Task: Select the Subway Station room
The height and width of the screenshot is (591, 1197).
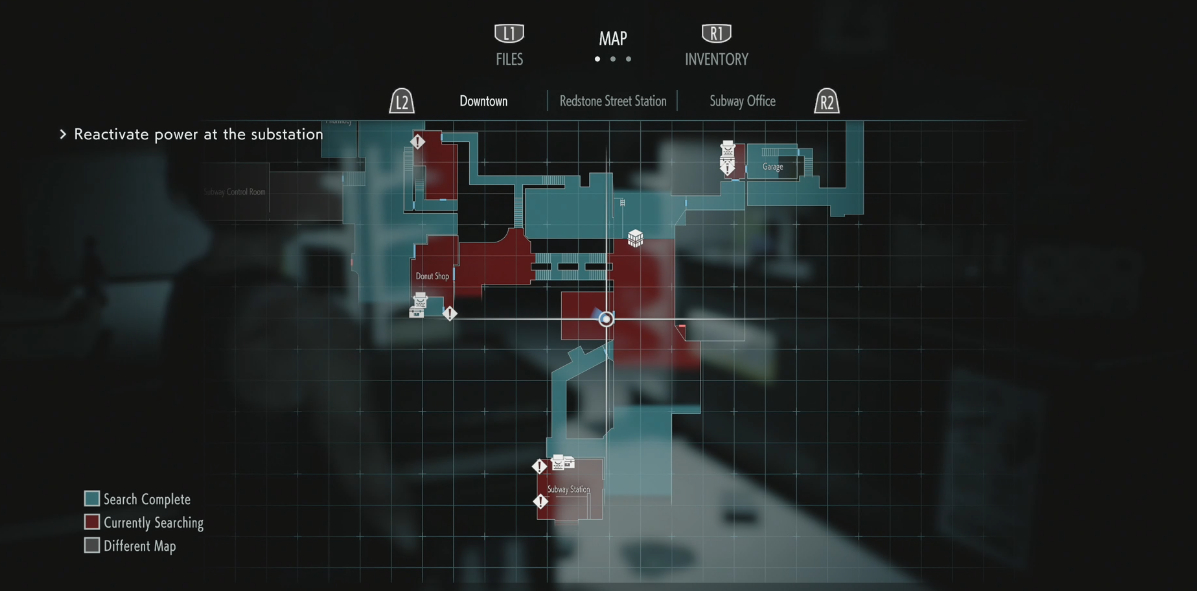Action: [568, 489]
